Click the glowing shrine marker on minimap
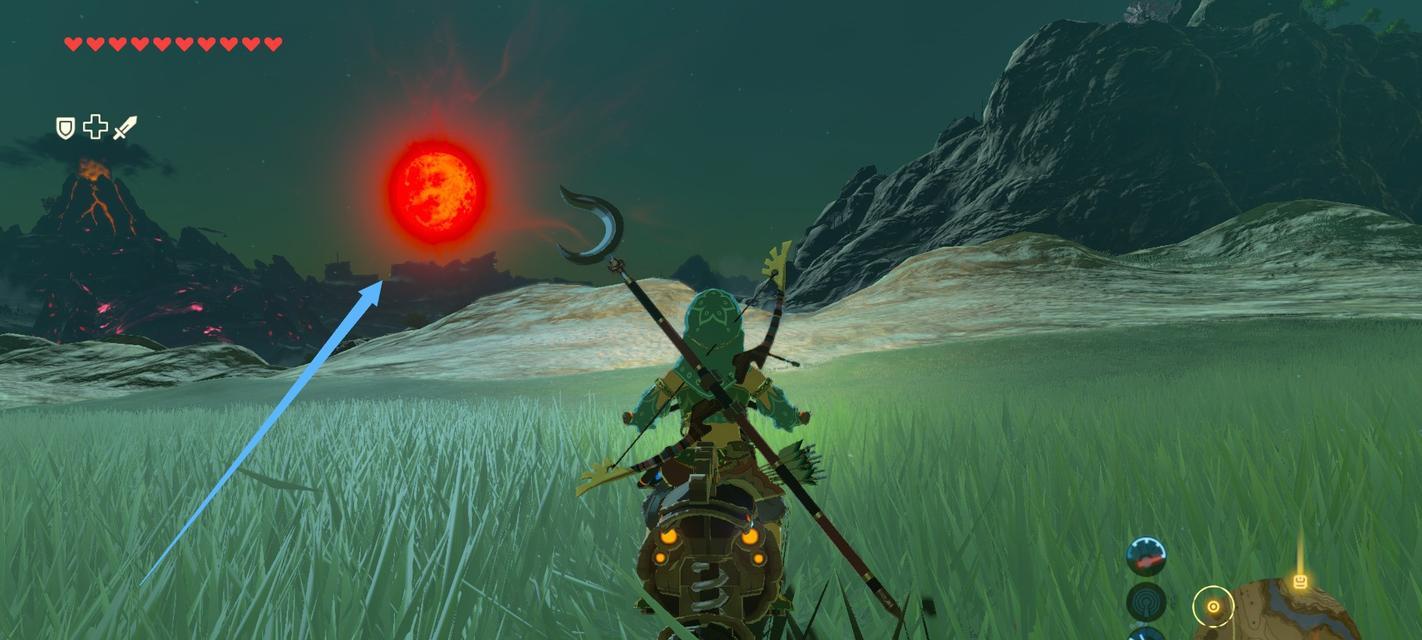This screenshot has height=640, width=1422. 1300,581
